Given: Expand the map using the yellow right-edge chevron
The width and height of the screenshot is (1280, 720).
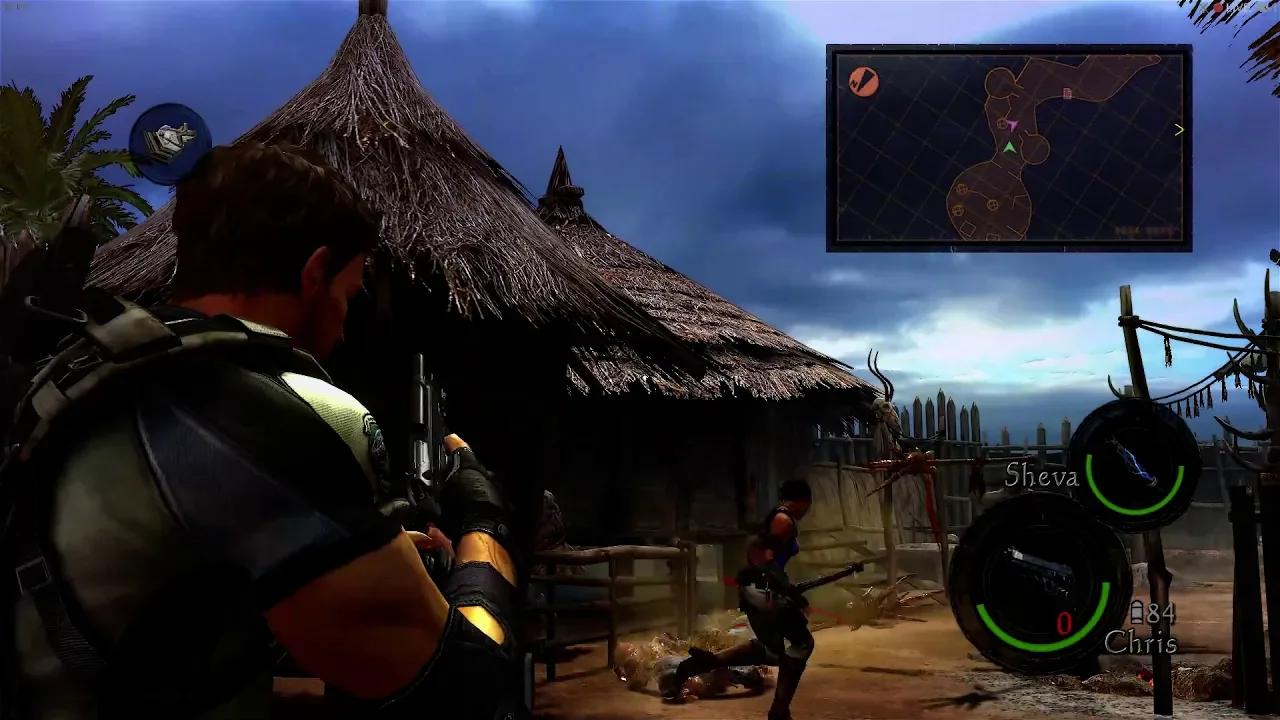Looking at the screenshot, I should pyautogui.click(x=1179, y=128).
